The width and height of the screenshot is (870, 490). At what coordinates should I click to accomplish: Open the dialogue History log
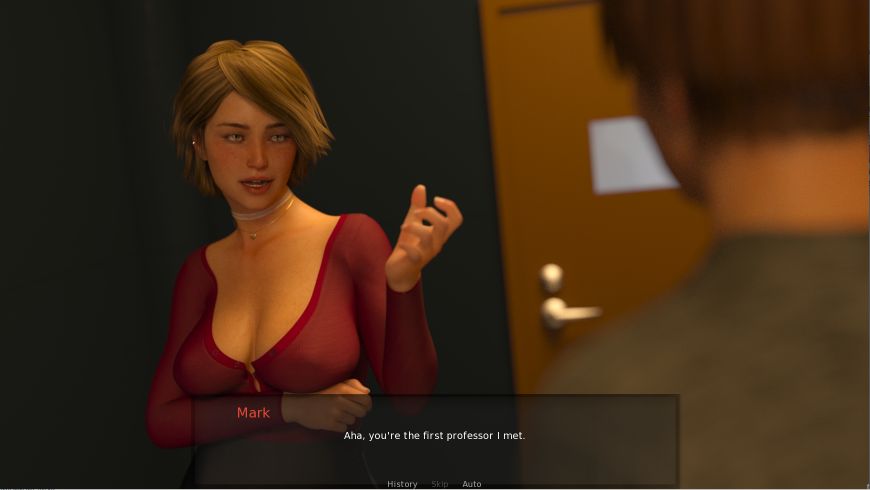pyautogui.click(x=402, y=484)
